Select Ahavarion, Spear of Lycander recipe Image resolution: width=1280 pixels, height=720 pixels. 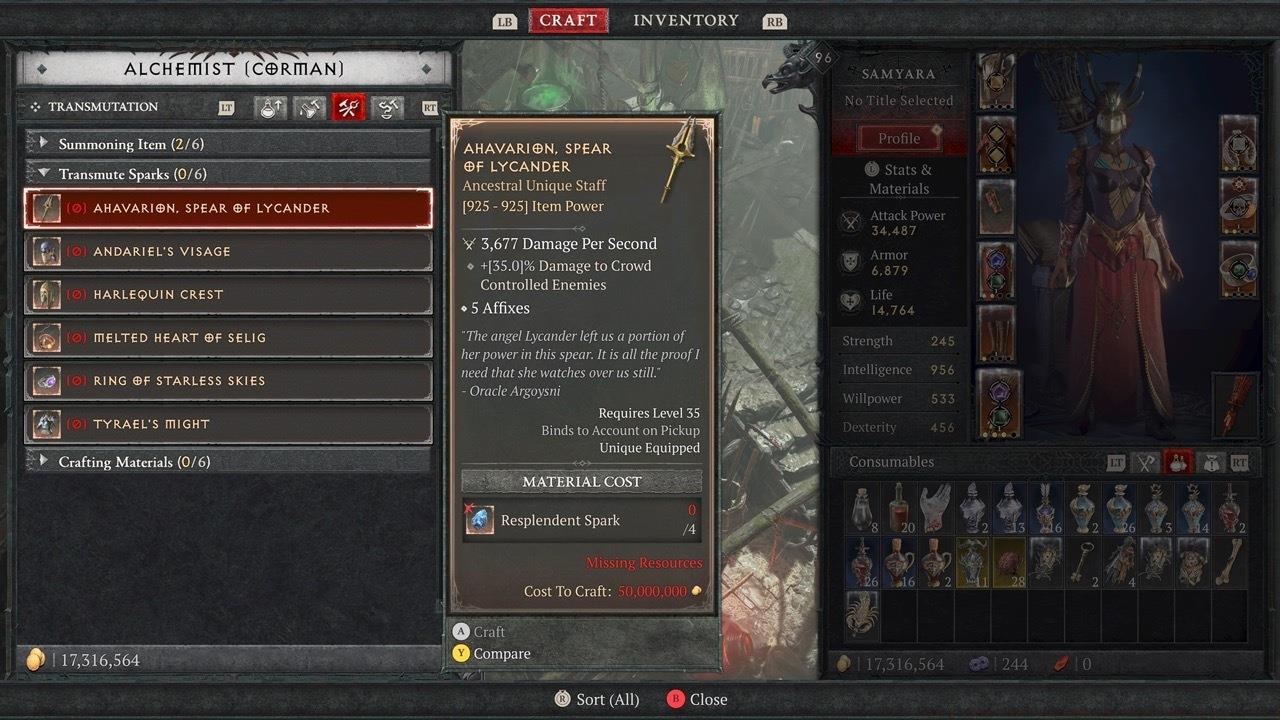pos(228,208)
